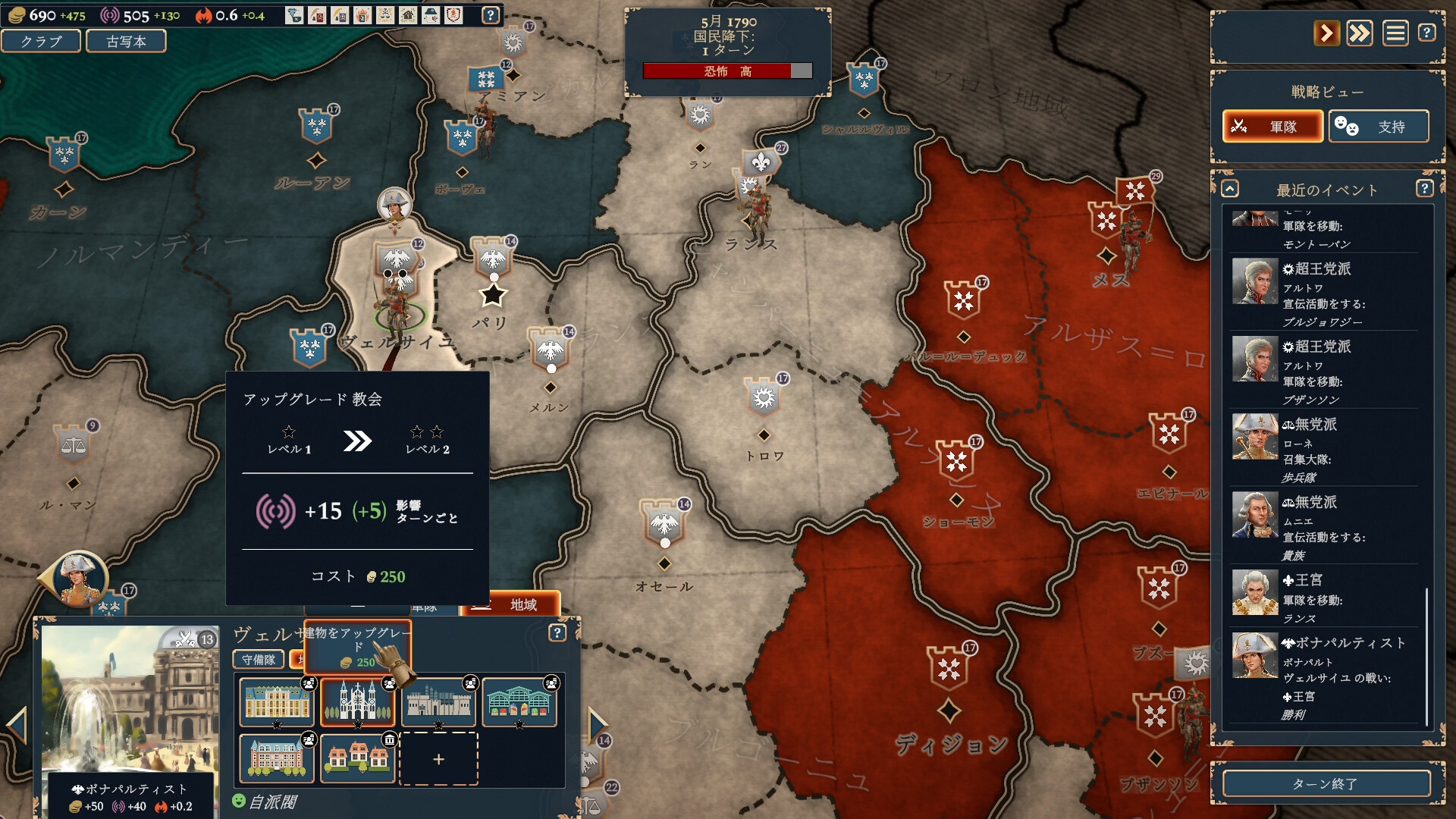This screenshot has width=1456, height=819.
Task: Switch strategy view to 支持
Action: click(1379, 126)
